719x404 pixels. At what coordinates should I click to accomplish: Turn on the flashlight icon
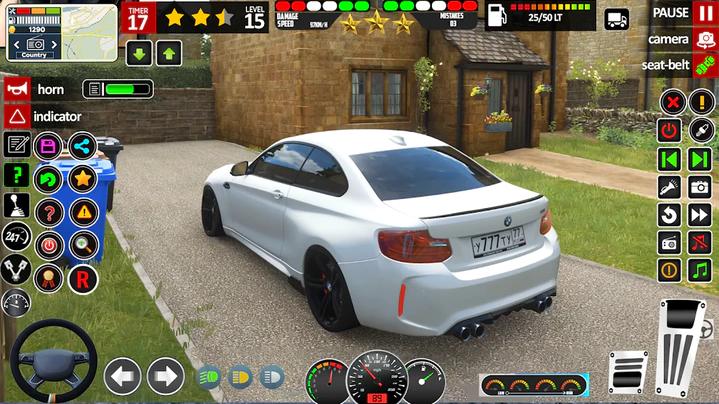670,186
